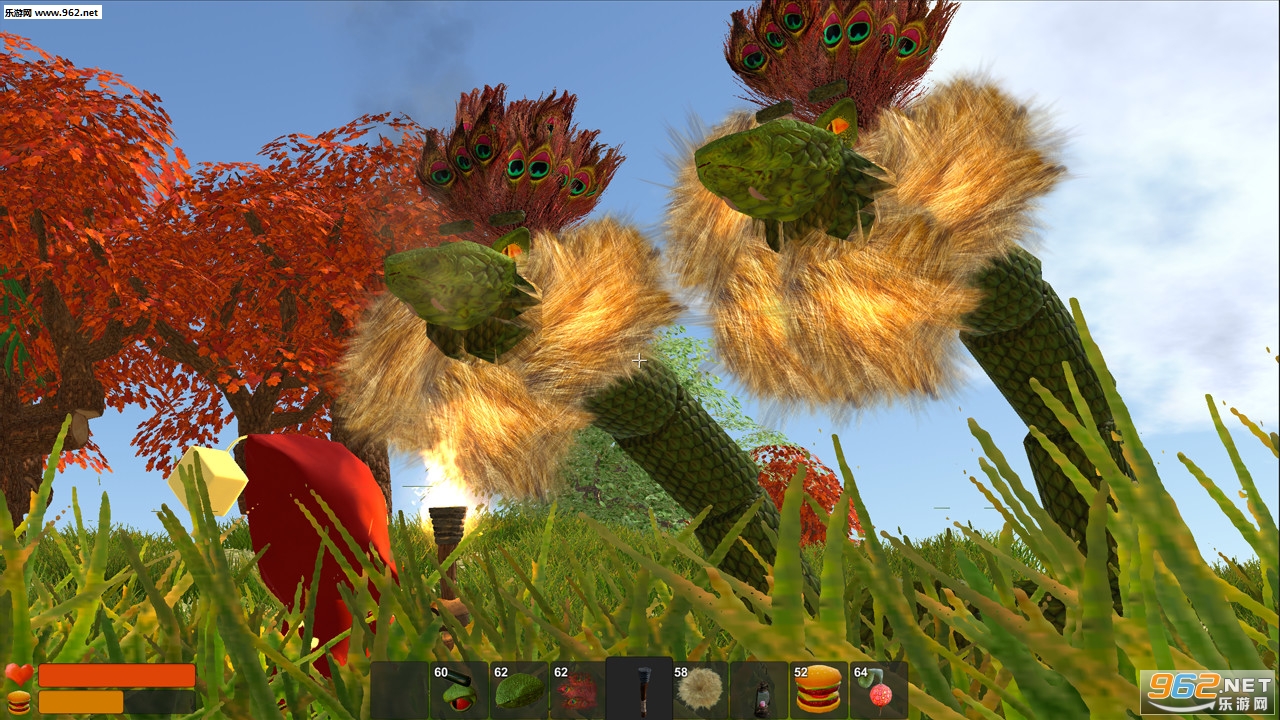Choose the lantern hotbar slot
Screen dimensions: 1280x720
coord(759,690)
